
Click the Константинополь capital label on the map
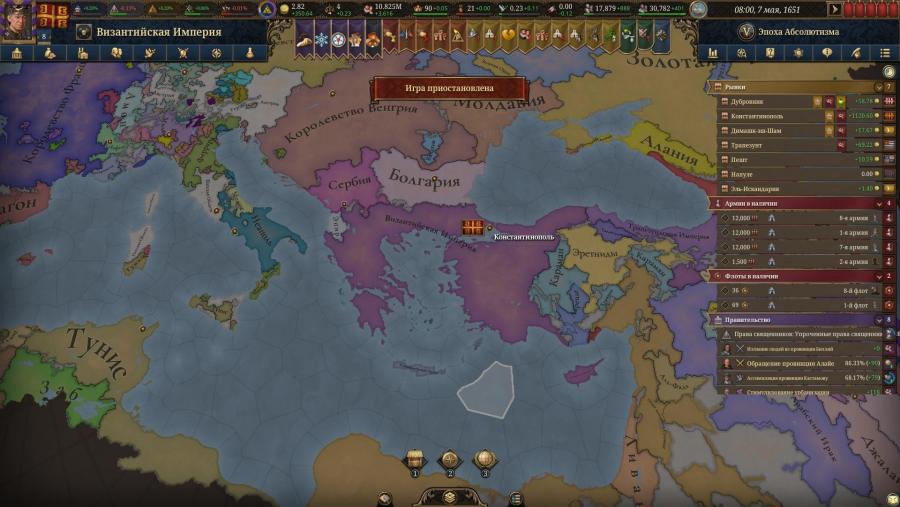click(x=524, y=237)
